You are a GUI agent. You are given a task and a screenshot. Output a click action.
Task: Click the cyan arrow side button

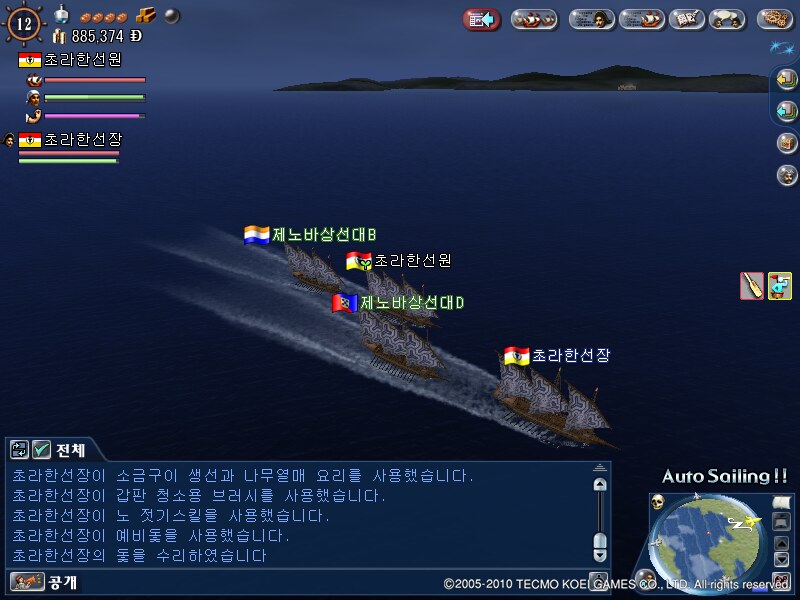pyautogui.click(x=787, y=111)
